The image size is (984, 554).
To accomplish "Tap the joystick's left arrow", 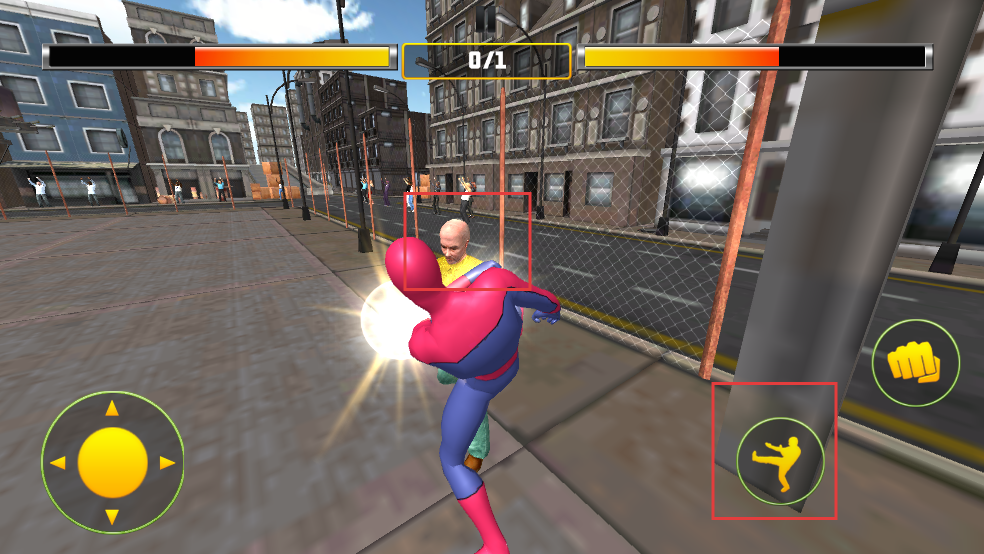I will pyautogui.click(x=58, y=463).
